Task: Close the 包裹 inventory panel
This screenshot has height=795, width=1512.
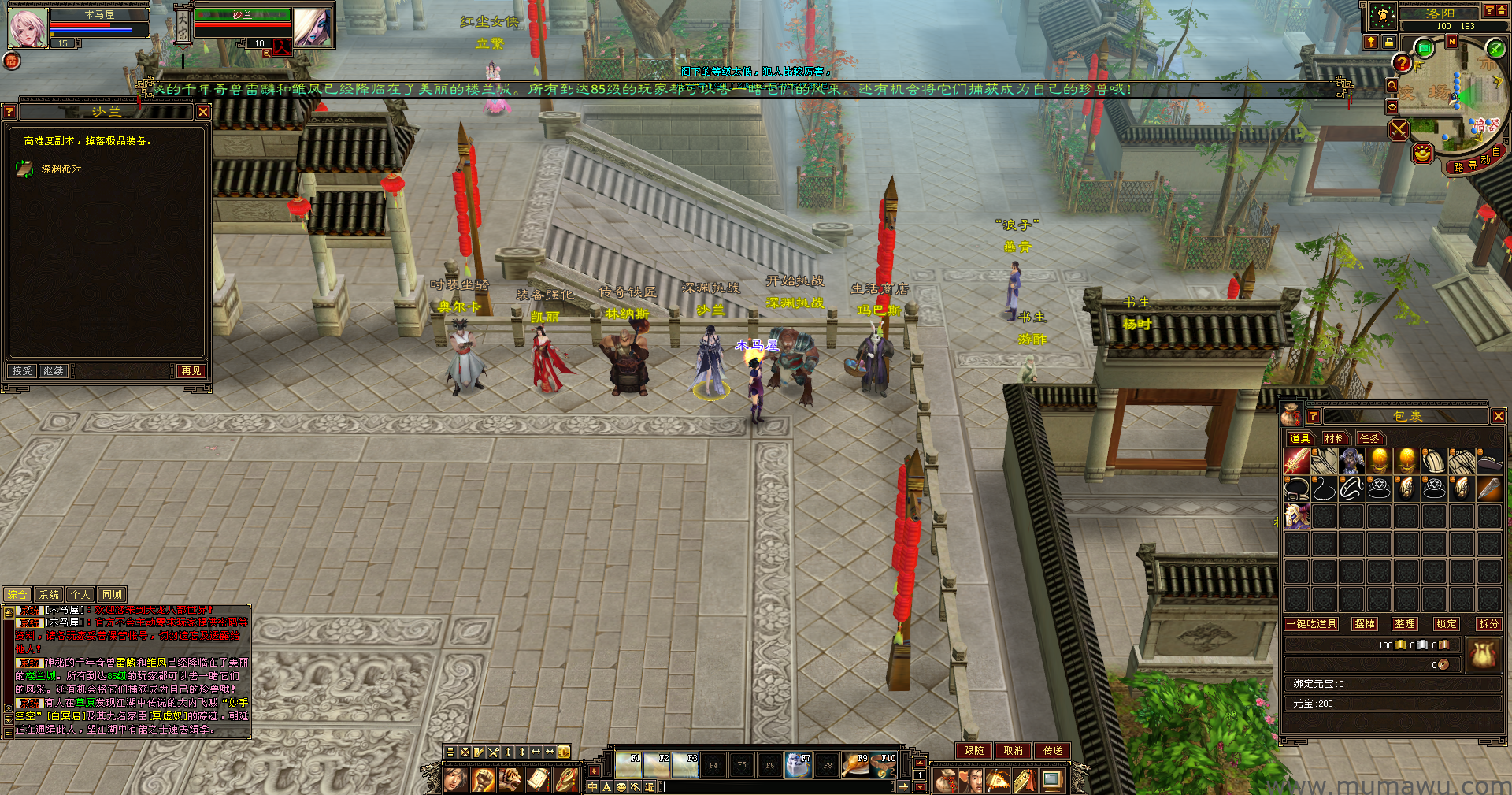Action: (x=1498, y=416)
